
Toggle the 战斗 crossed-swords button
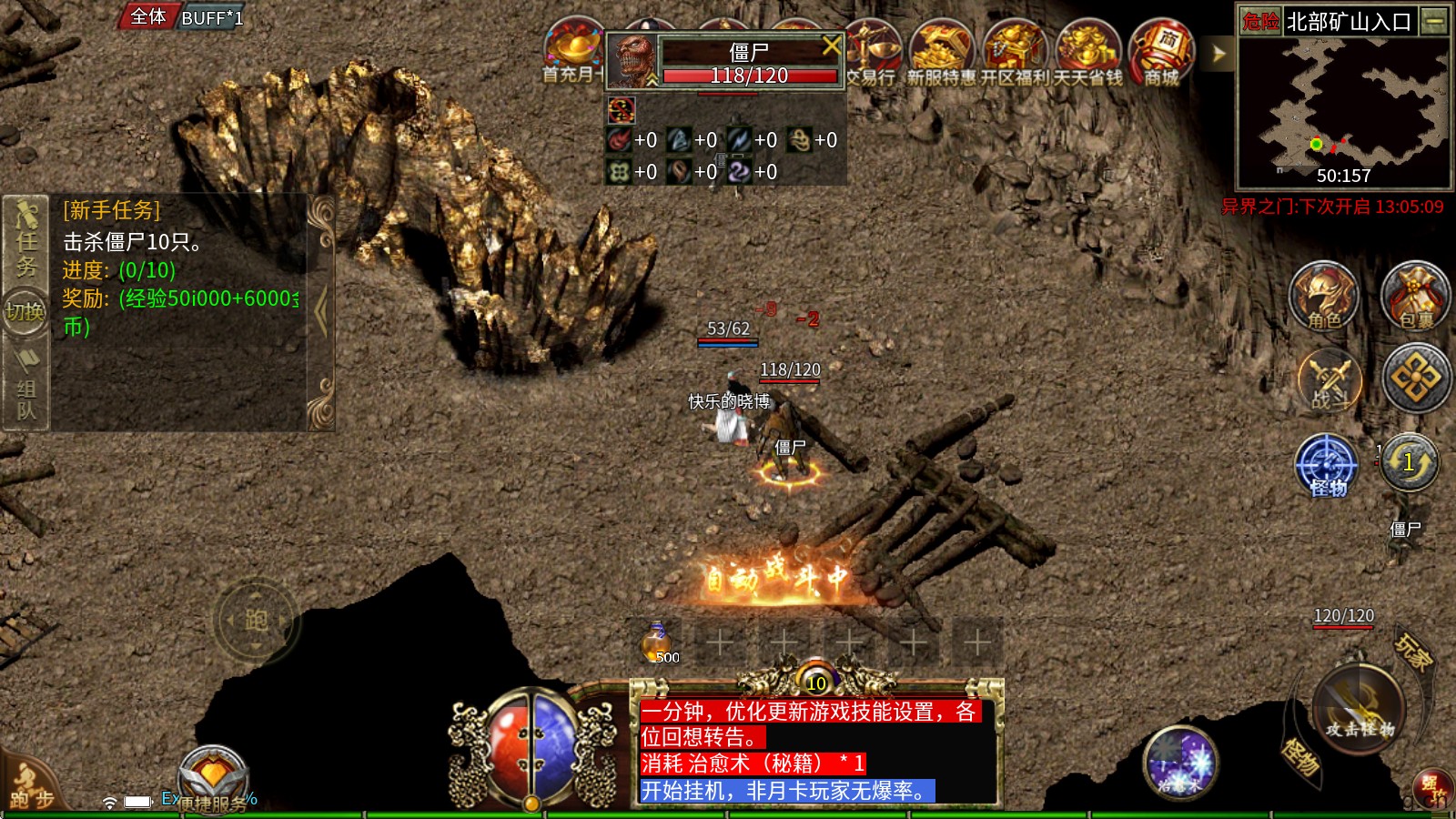point(1329,379)
